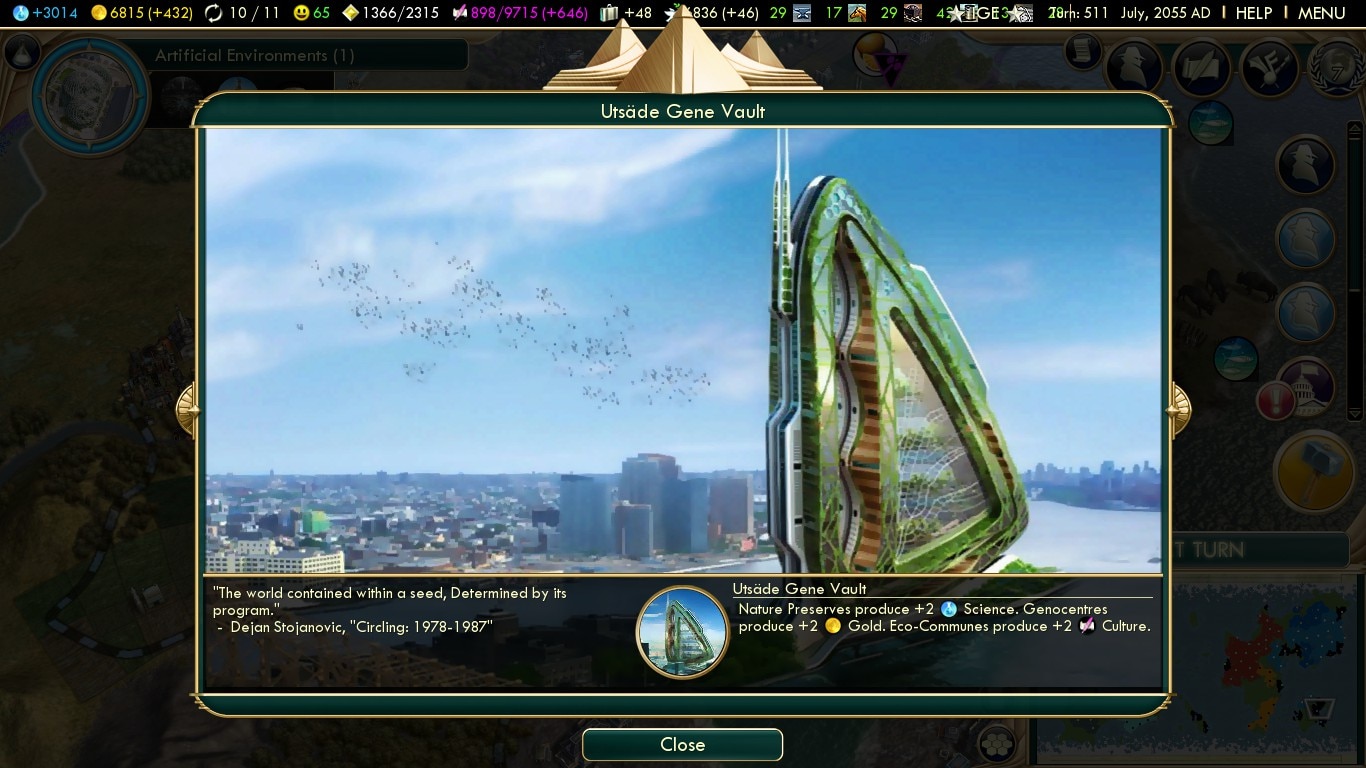1366x768 pixels.
Task: Open Diplomacy via the globe icon
Action: 1334,68
